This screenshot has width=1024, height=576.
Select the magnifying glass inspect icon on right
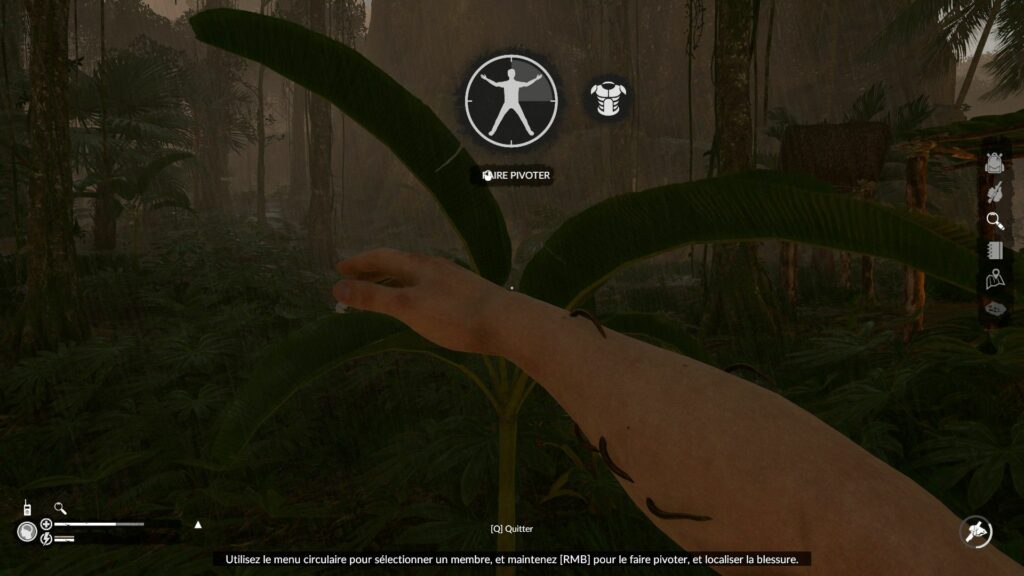coord(994,221)
